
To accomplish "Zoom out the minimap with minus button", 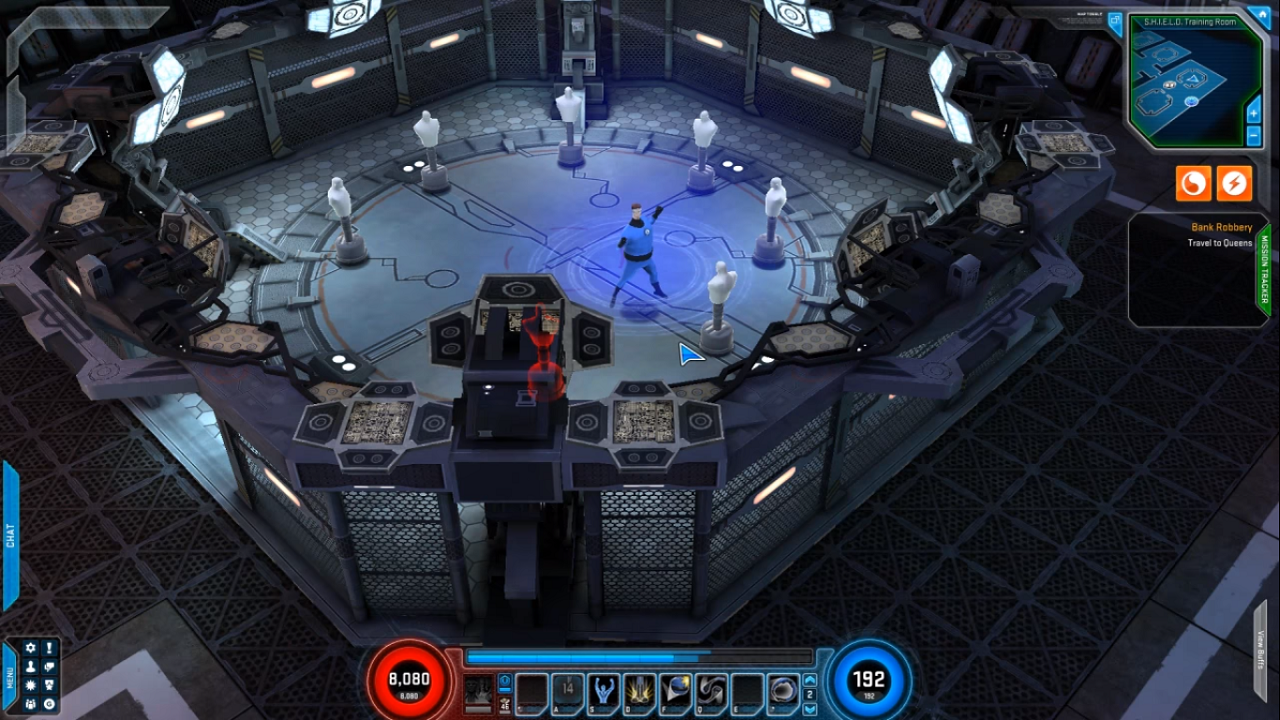I will point(1254,136).
